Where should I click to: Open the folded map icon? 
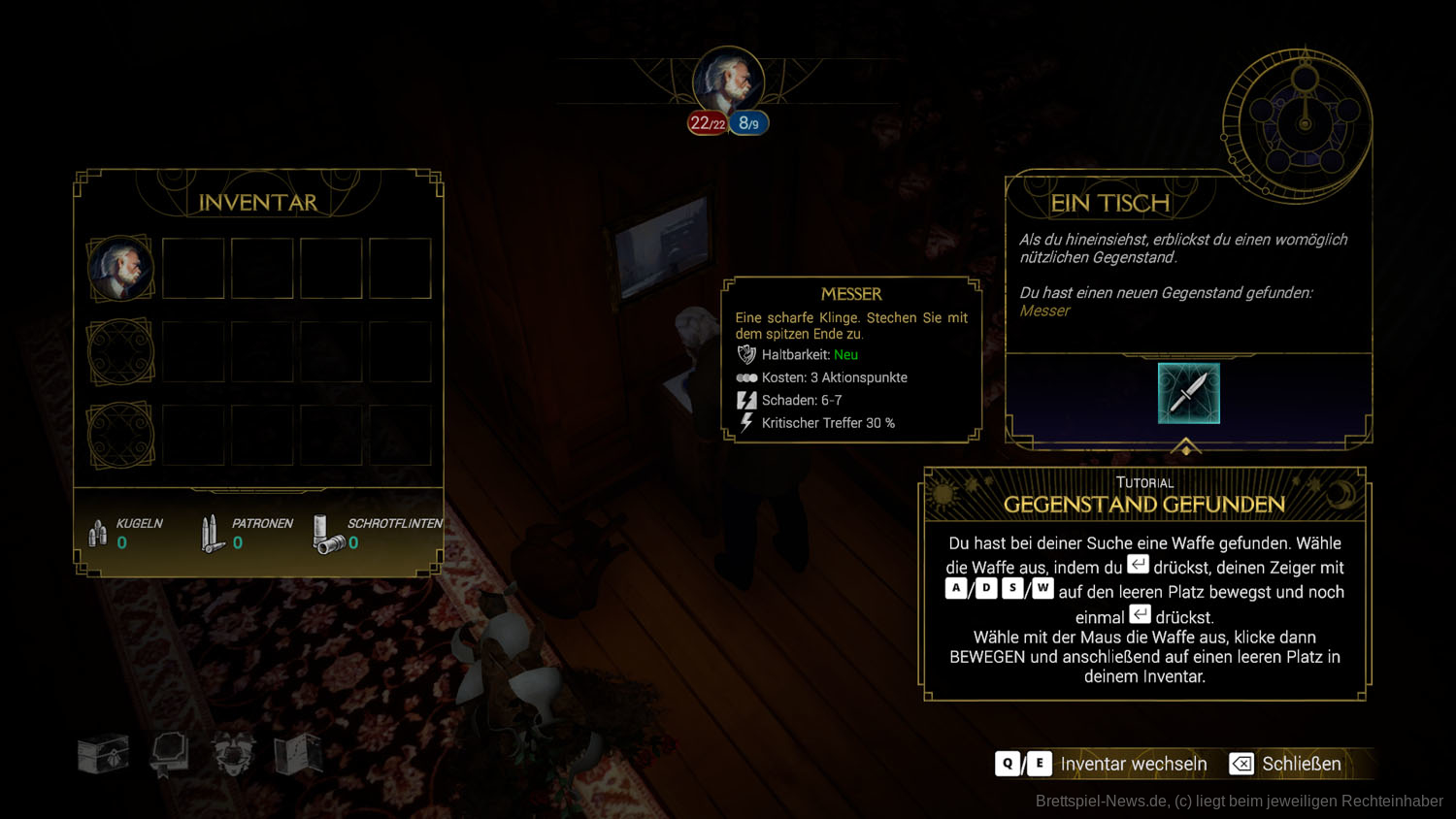click(x=298, y=754)
